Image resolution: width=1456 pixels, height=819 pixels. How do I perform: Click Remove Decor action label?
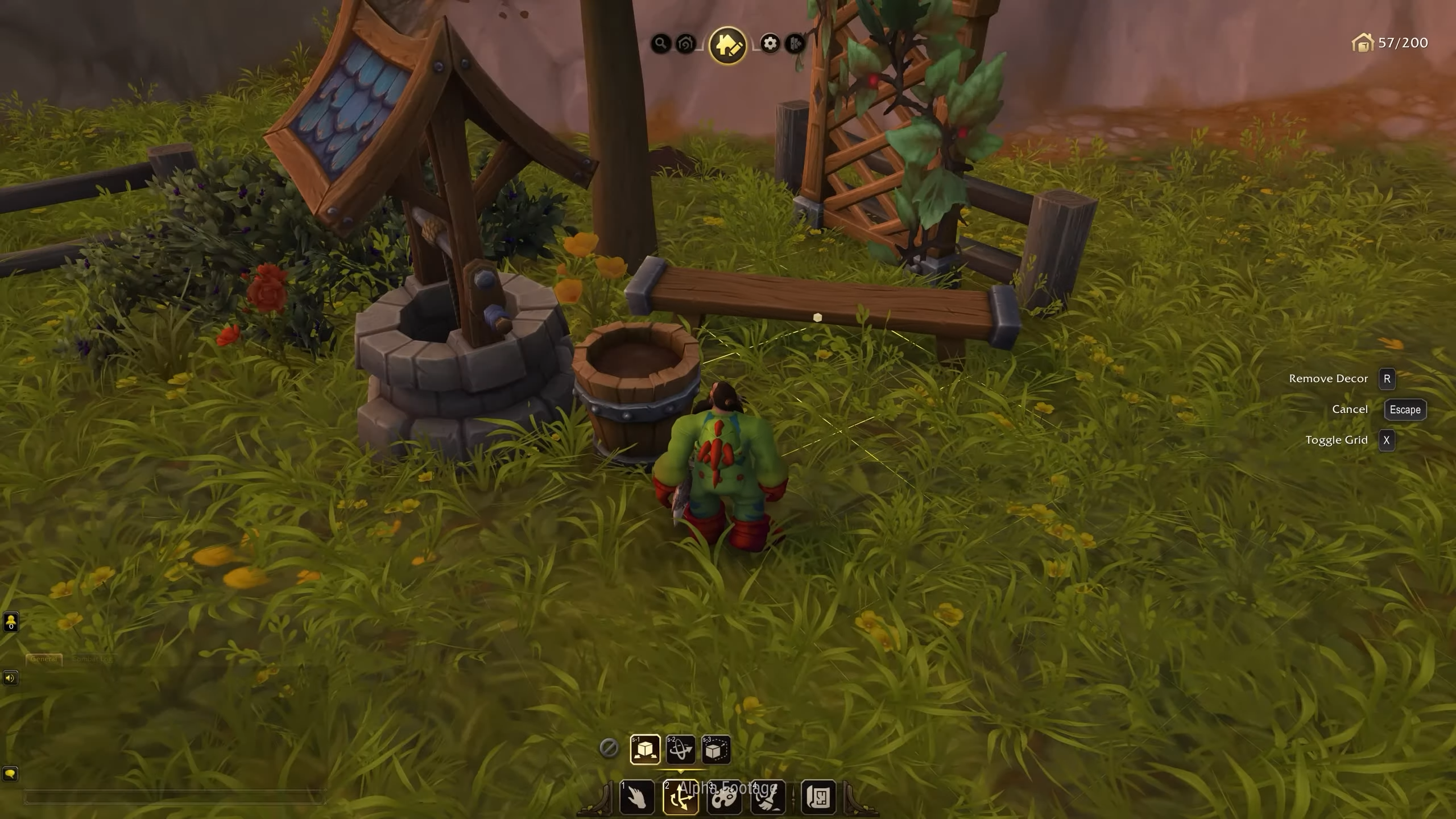[x=1330, y=378]
